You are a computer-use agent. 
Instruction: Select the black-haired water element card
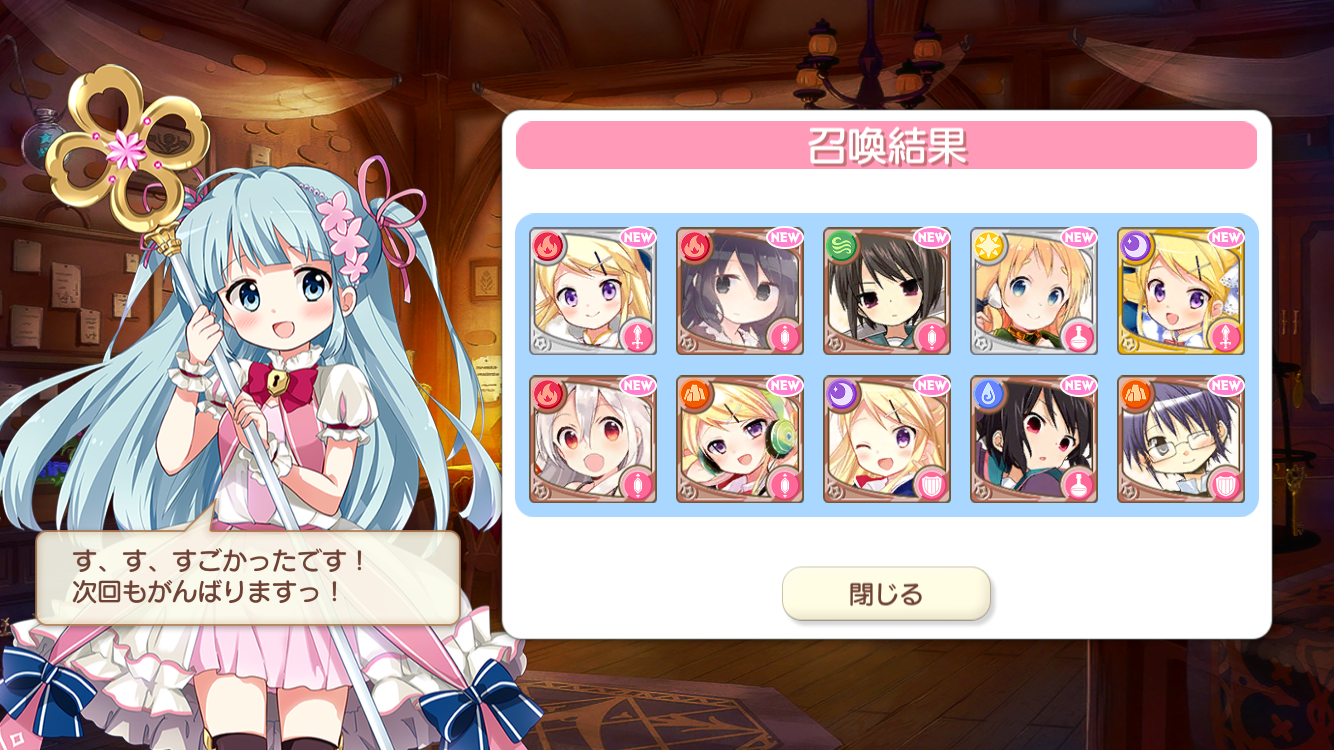[1033, 439]
